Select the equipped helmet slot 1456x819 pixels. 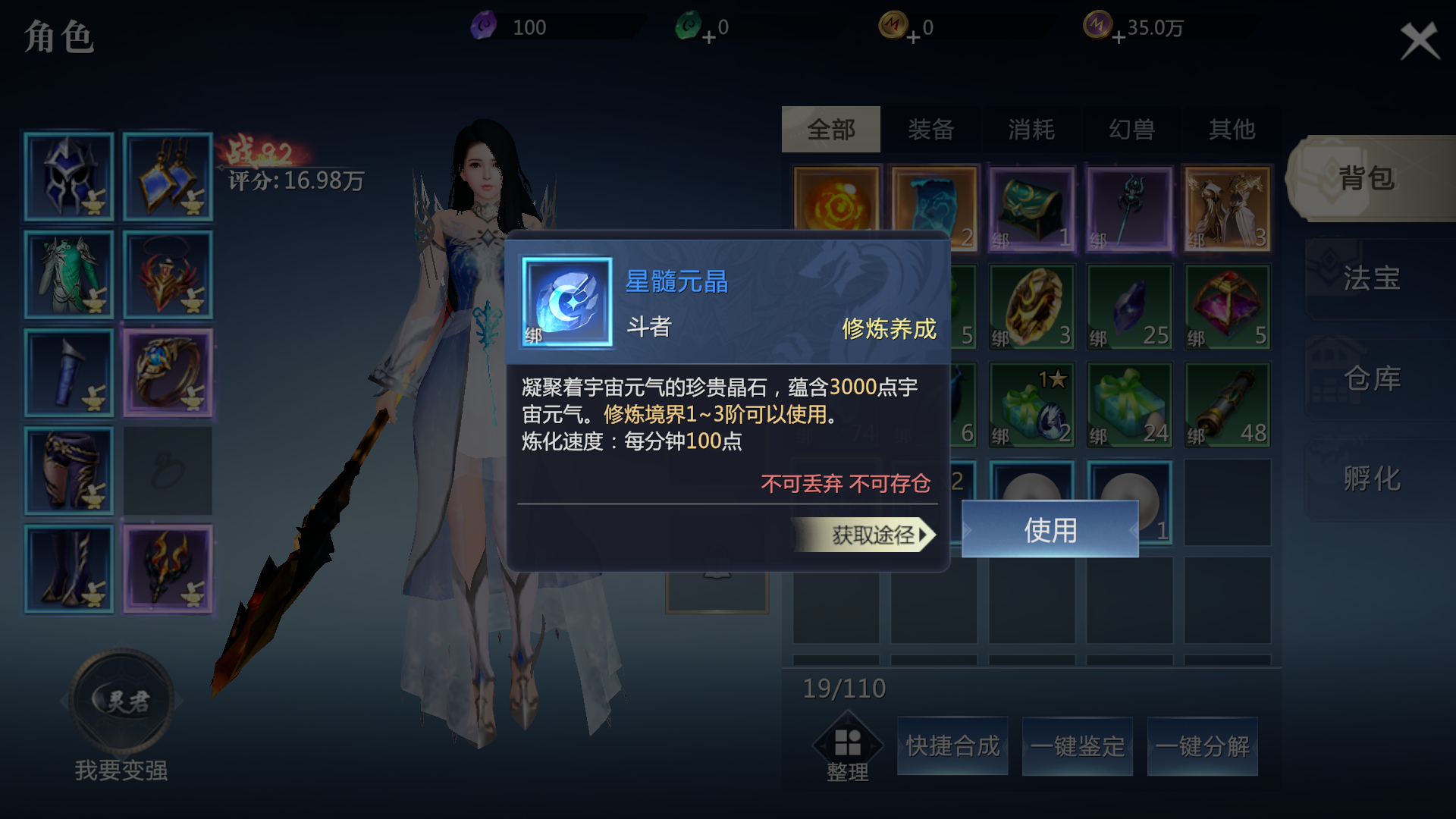[69, 177]
